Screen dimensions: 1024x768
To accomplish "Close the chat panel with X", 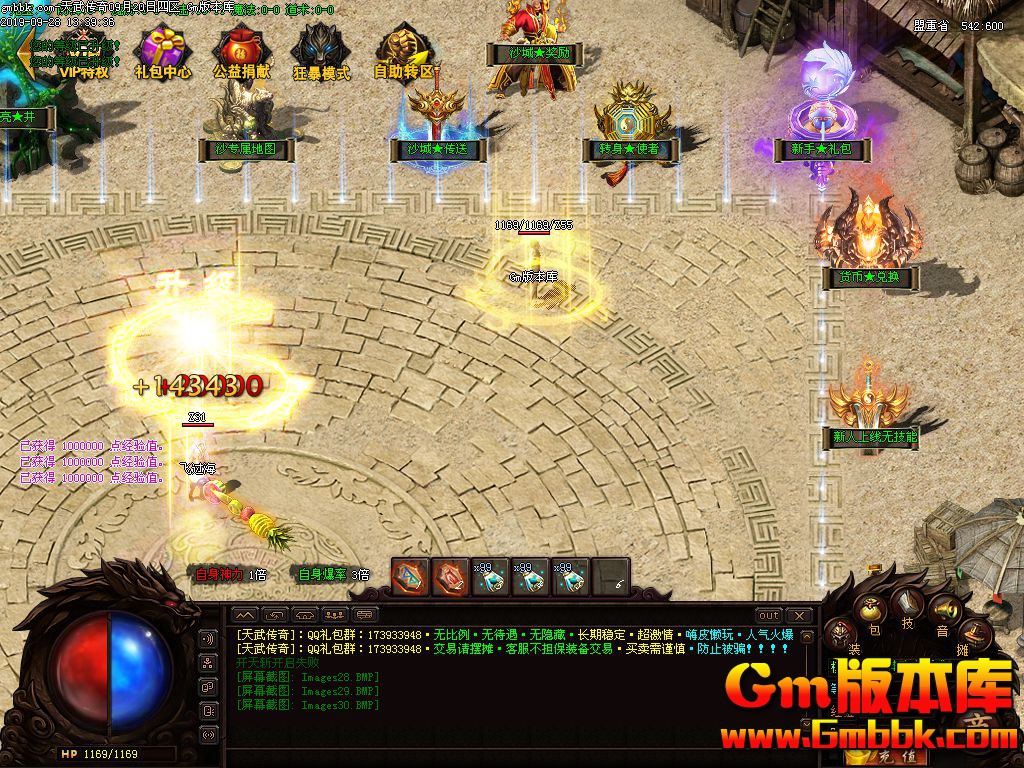I will pyautogui.click(x=799, y=615).
